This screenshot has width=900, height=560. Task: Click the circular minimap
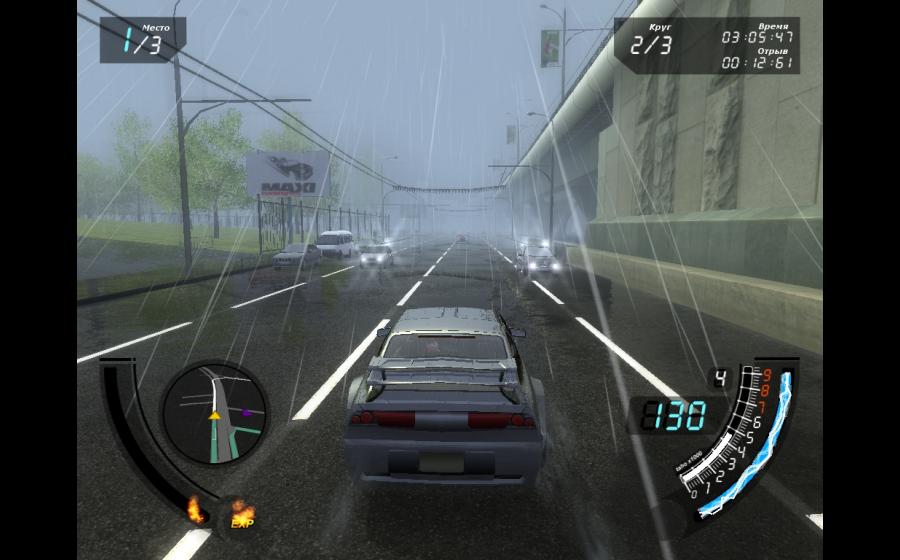214,413
